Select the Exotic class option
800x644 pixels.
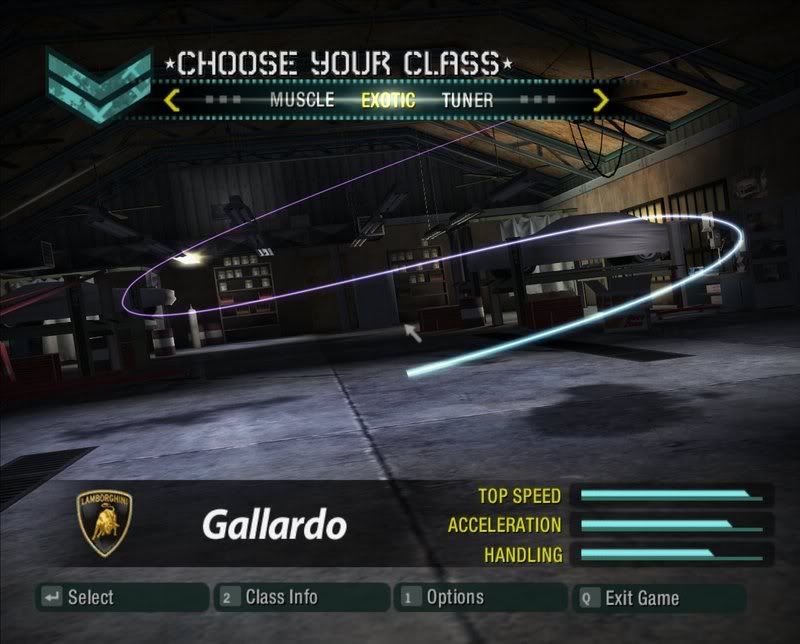tap(388, 100)
